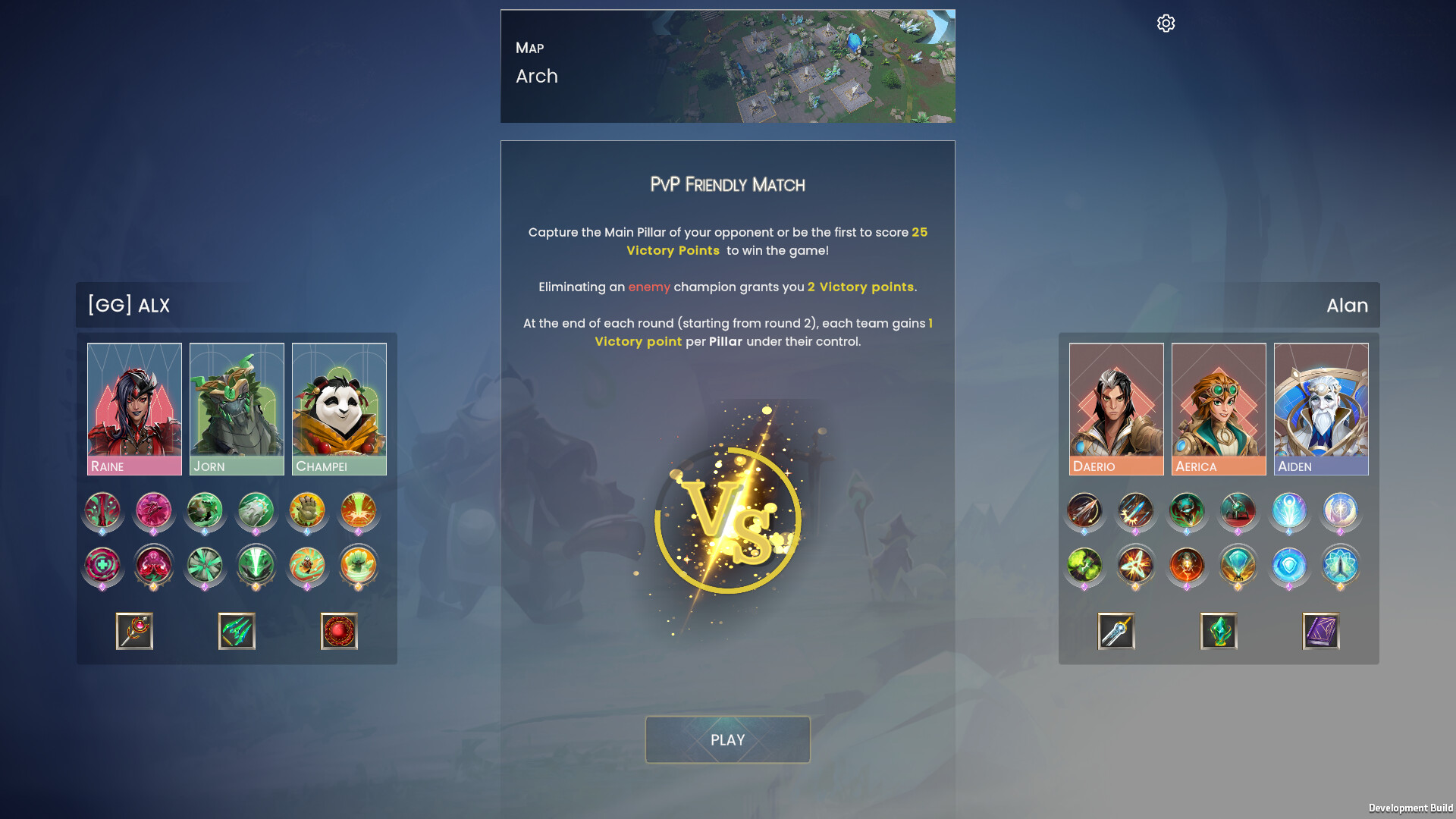1456x819 pixels.
Task: Select Raine's healing cross ability icon
Action: tap(102, 566)
